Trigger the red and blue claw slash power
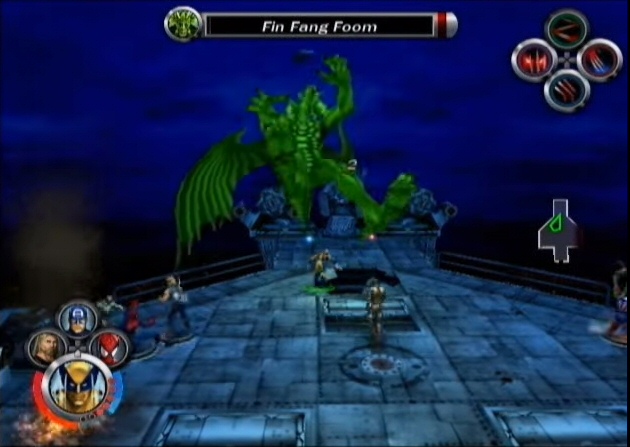Image resolution: width=630 pixels, height=447 pixels. pyautogui.click(x=598, y=61)
